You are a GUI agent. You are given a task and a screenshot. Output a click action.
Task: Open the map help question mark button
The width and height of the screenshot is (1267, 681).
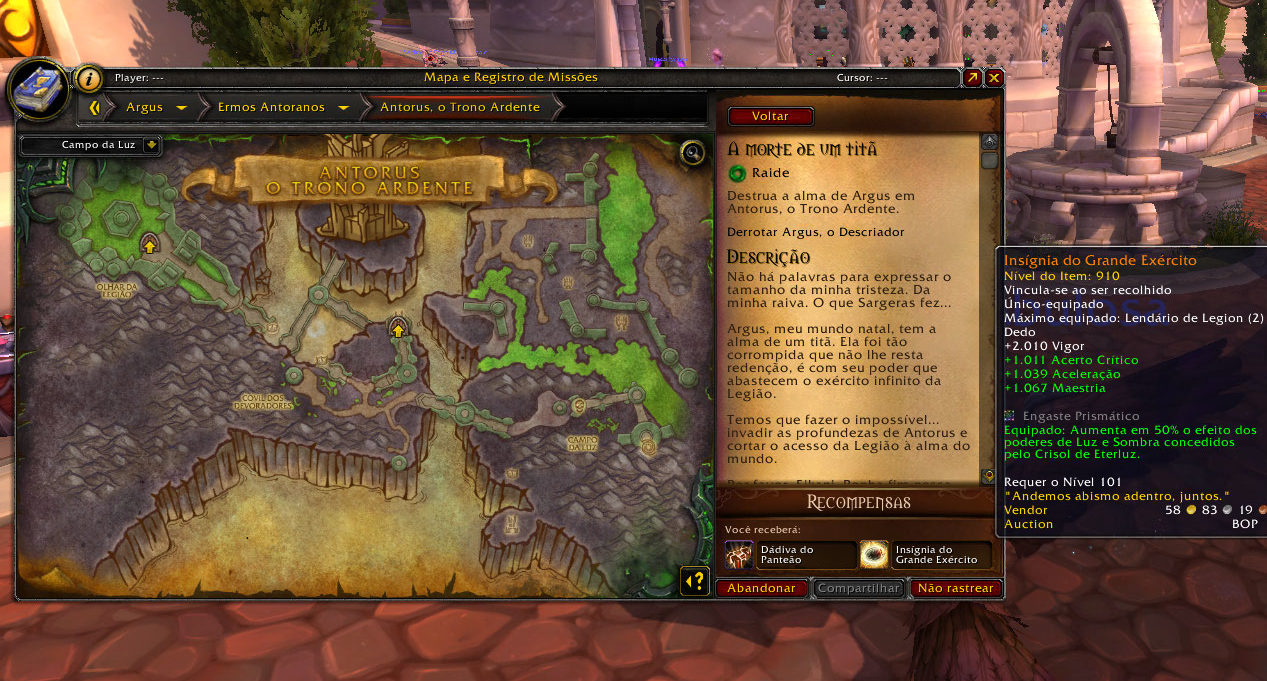(x=695, y=580)
